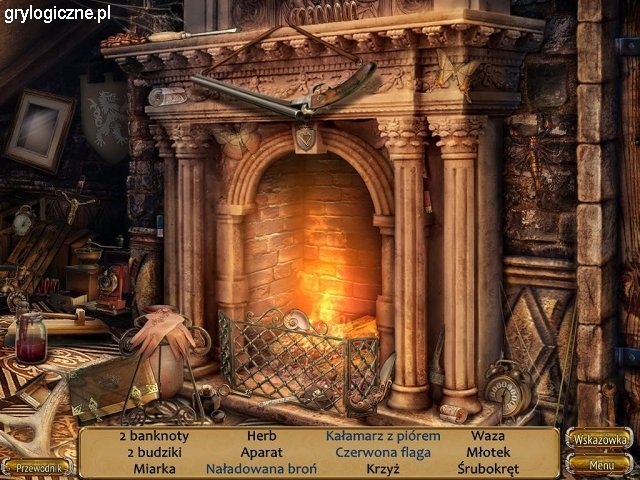
Task: Choose the 'Miarka' list entry
Action: [x=153, y=468]
